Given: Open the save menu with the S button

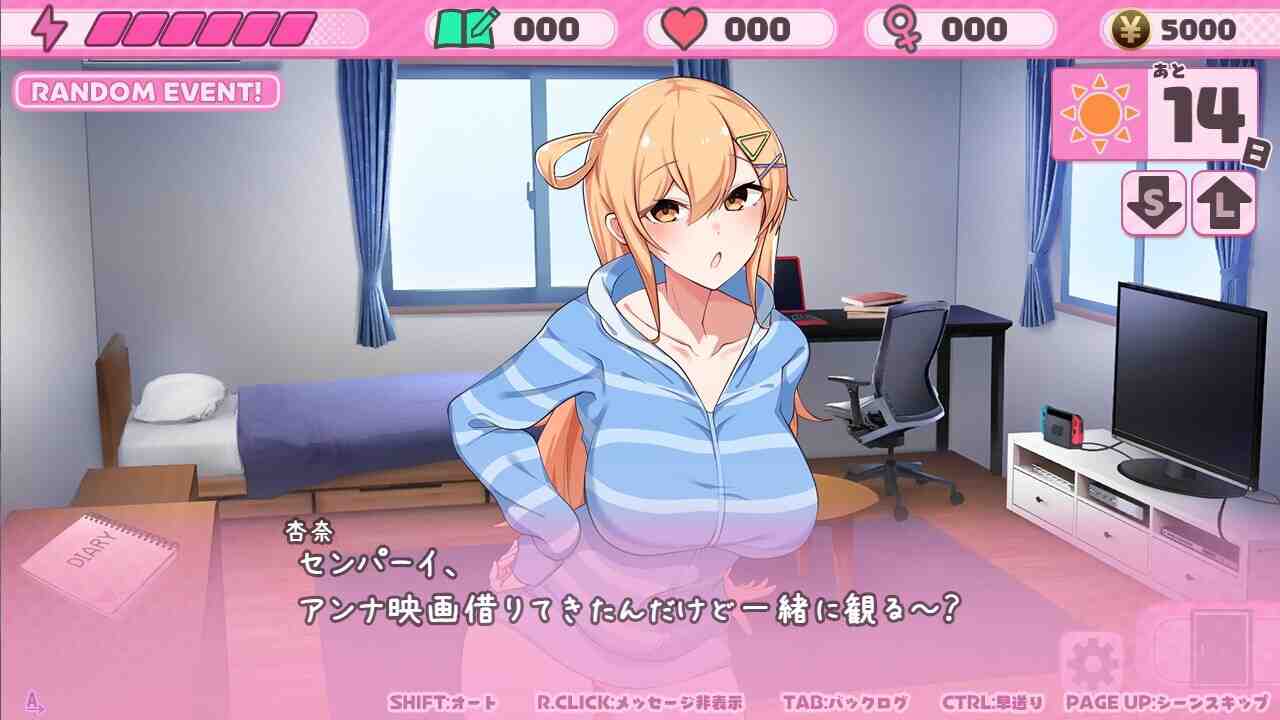Looking at the screenshot, I should (1154, 203).
